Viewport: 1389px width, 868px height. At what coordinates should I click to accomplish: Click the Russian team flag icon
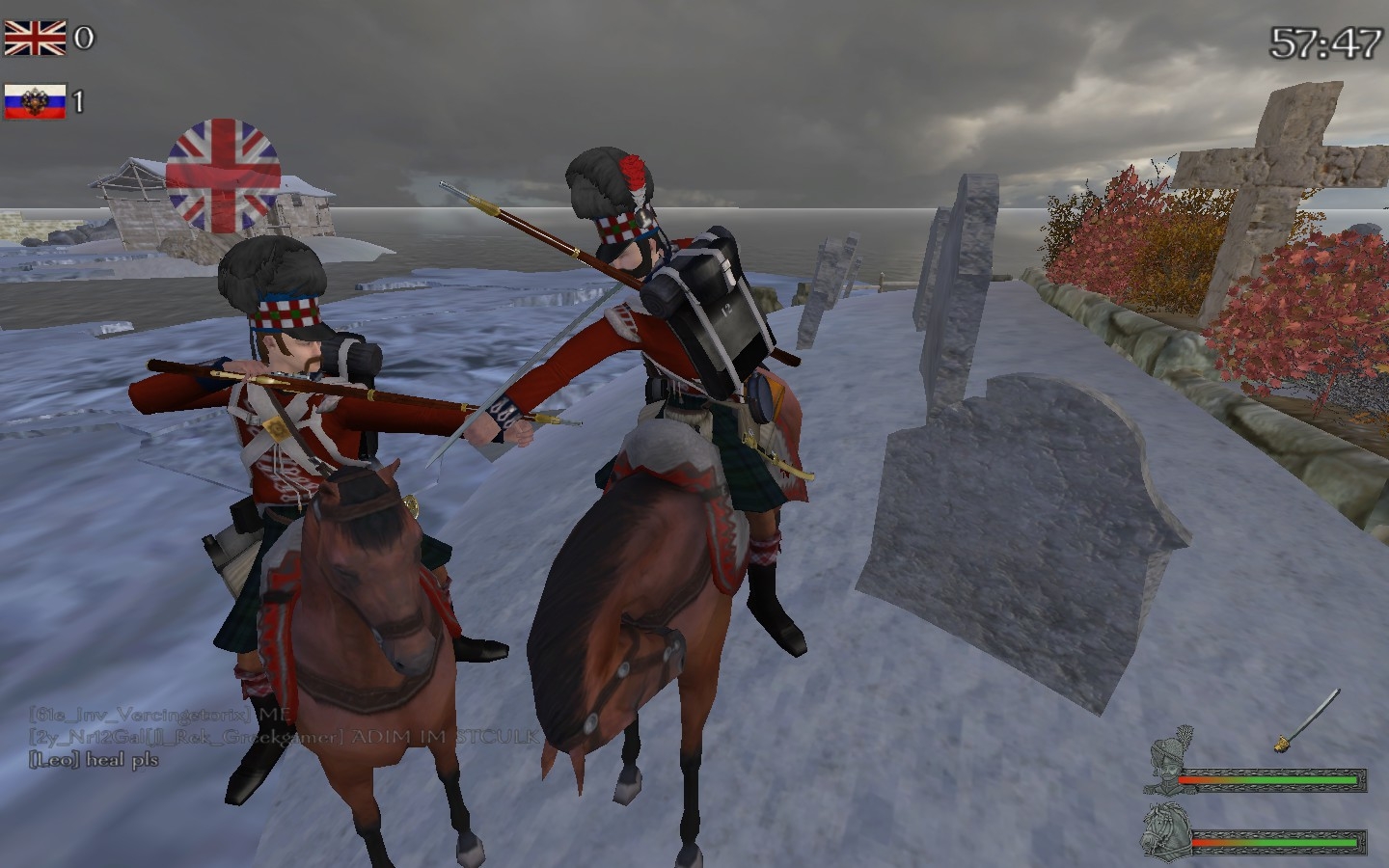click(35, 101)
